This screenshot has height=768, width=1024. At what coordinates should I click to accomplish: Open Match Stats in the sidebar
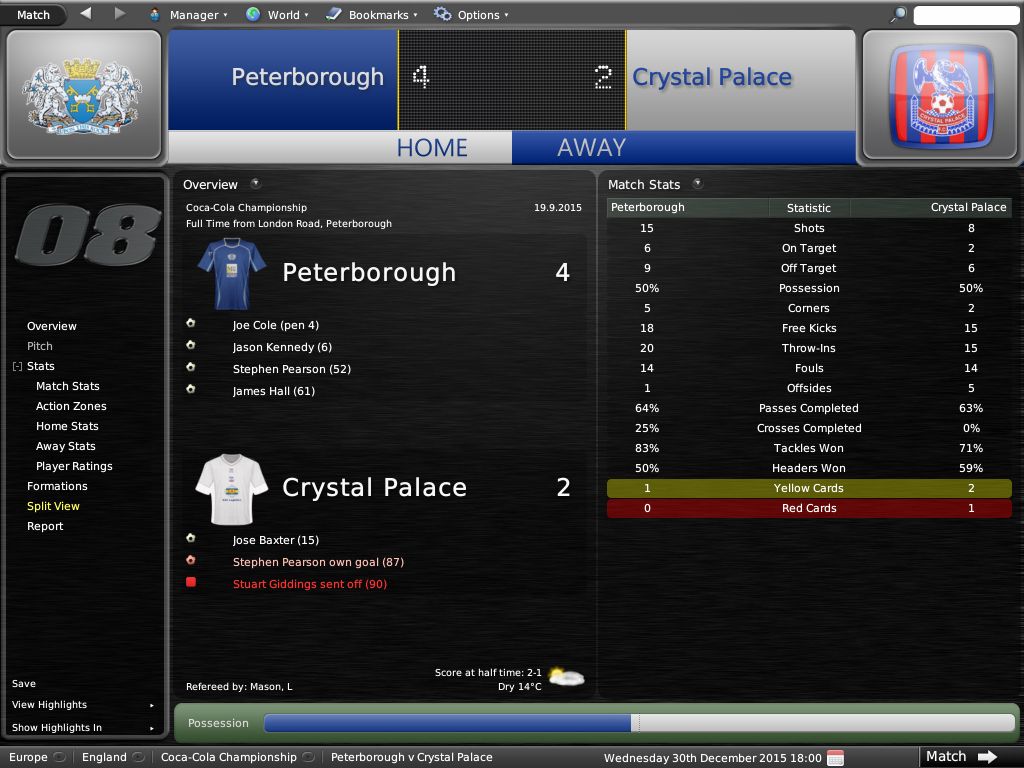click(x=68, y=386)
